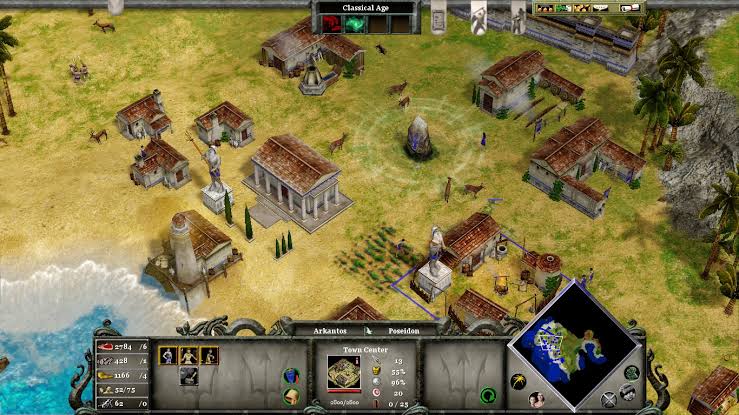
Task: Select the Town Center portrait
Action: [x=343, y=371]
